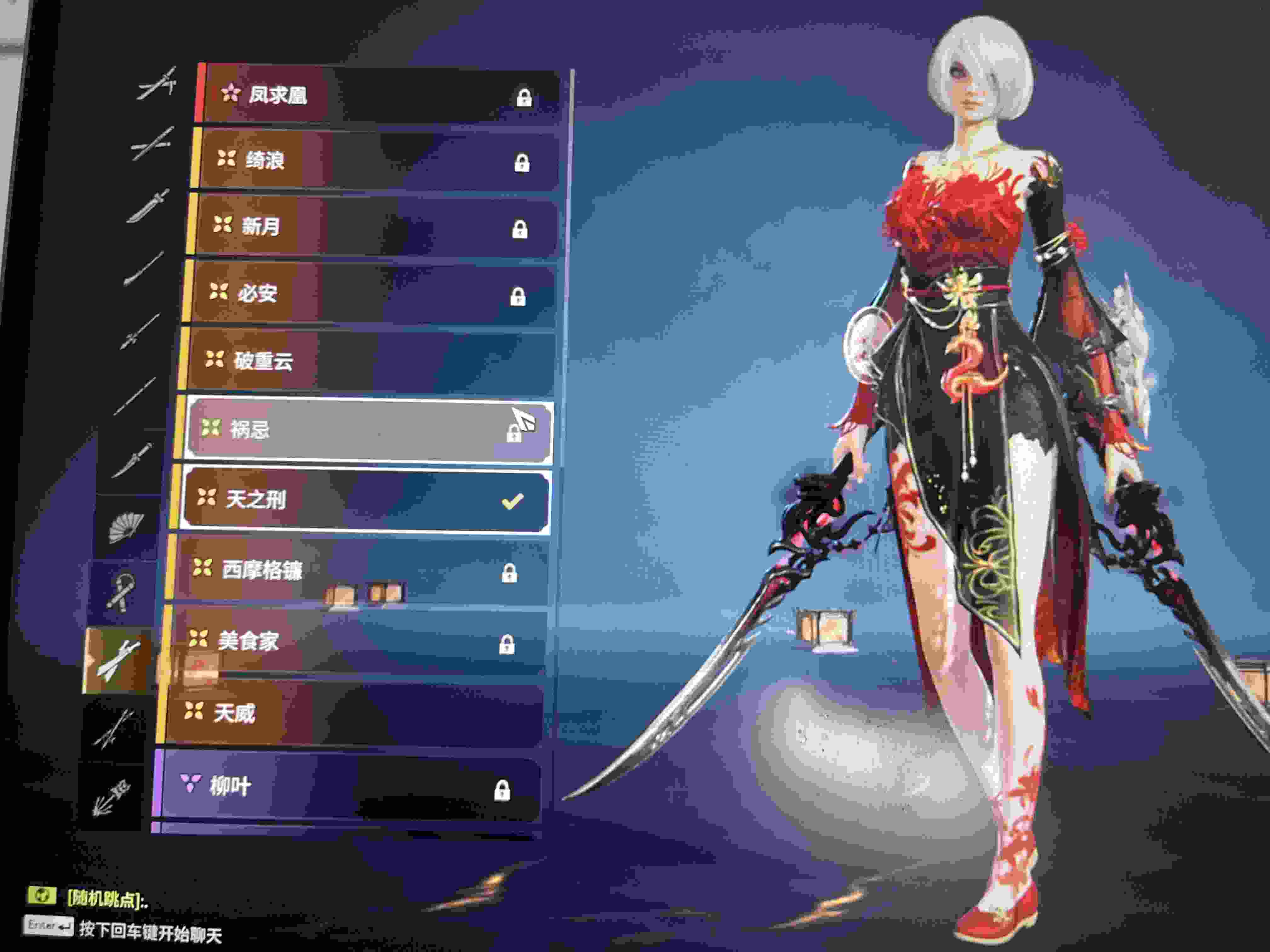Choose the 绮浪 skin entry
The width and height of the screenshot is (1270, 952).
(x=376, y=161)
